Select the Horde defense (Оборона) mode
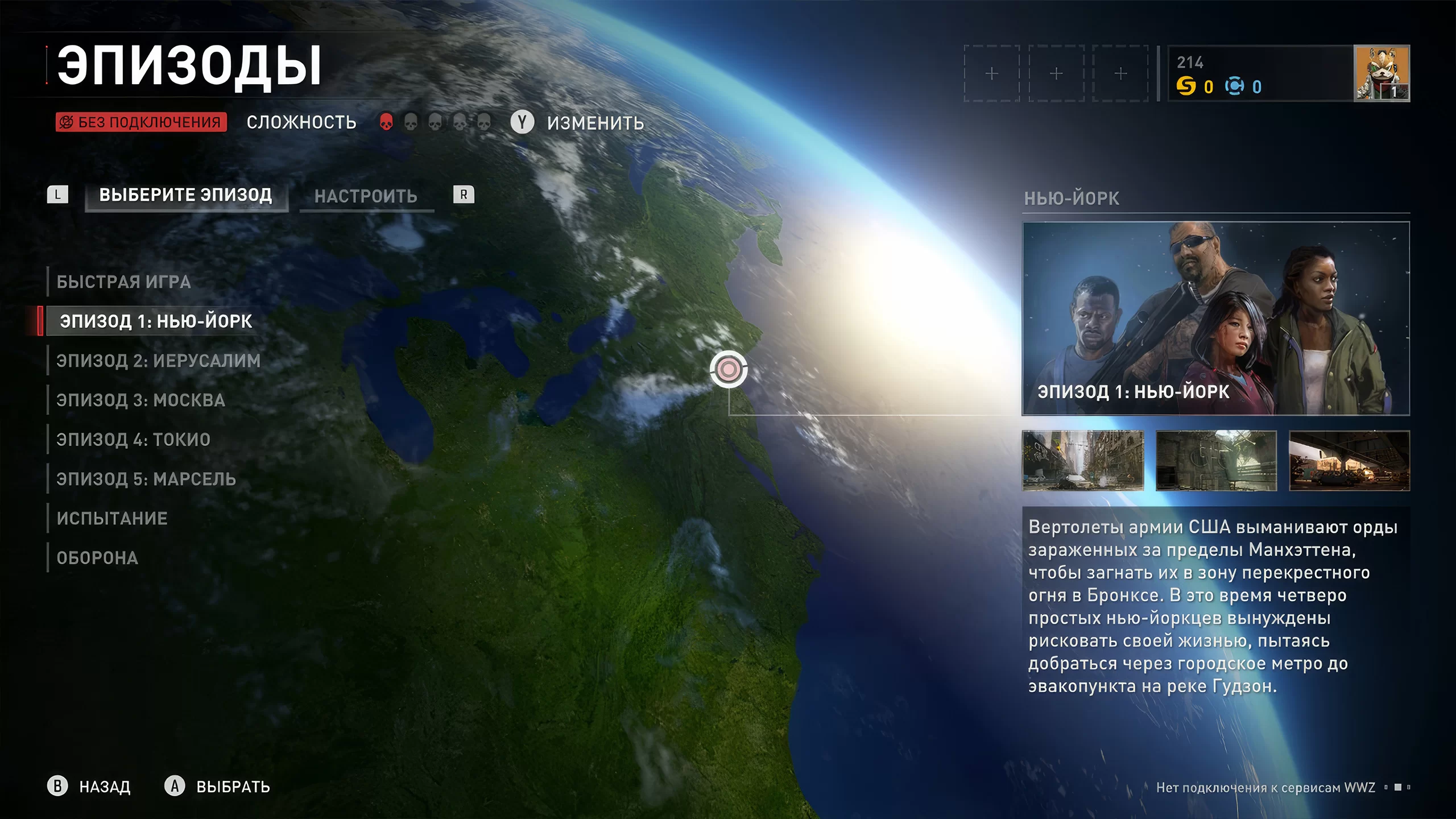Viewport: 1456px width, 819px height. point(97,558)
